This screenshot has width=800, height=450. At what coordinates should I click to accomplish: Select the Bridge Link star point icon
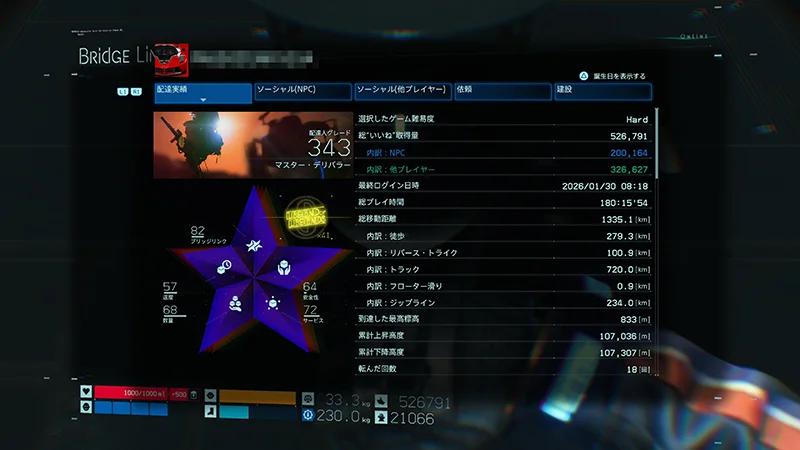255,246
